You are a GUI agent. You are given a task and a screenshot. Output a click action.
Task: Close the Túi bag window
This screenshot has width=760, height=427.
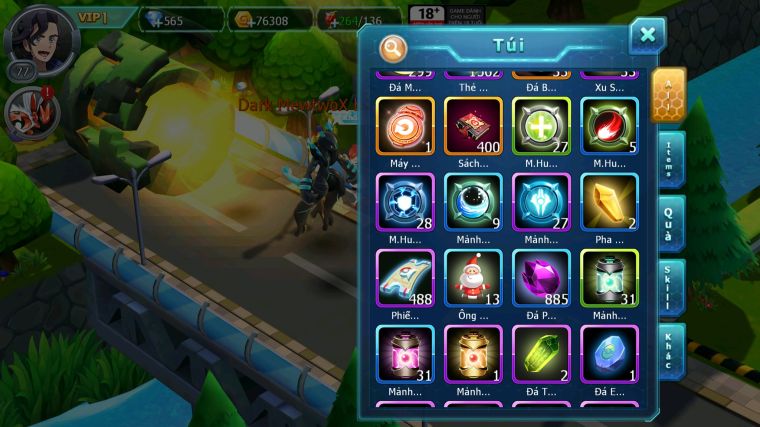[647, 36]
